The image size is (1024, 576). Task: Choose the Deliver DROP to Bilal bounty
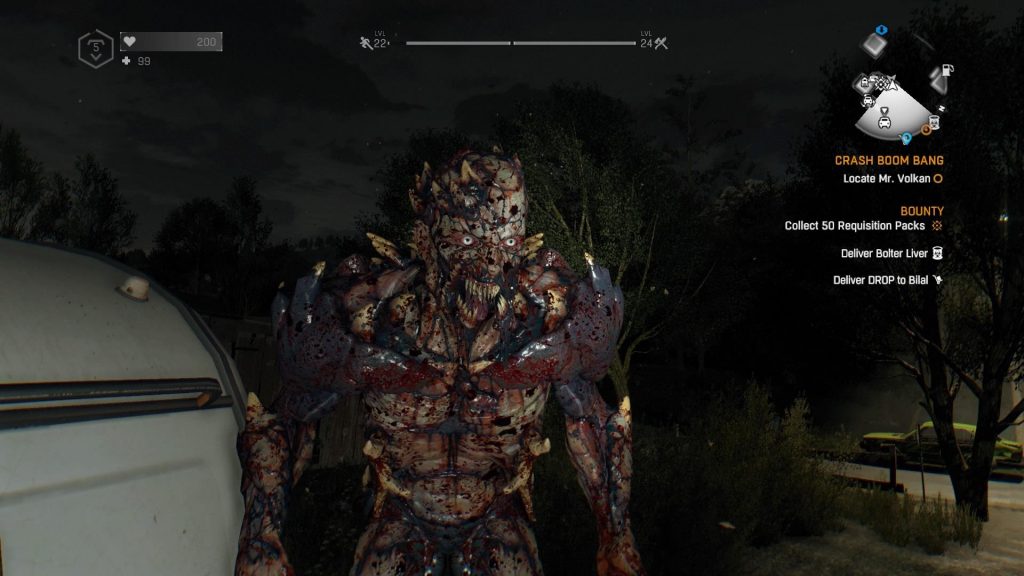pos(881,280)
